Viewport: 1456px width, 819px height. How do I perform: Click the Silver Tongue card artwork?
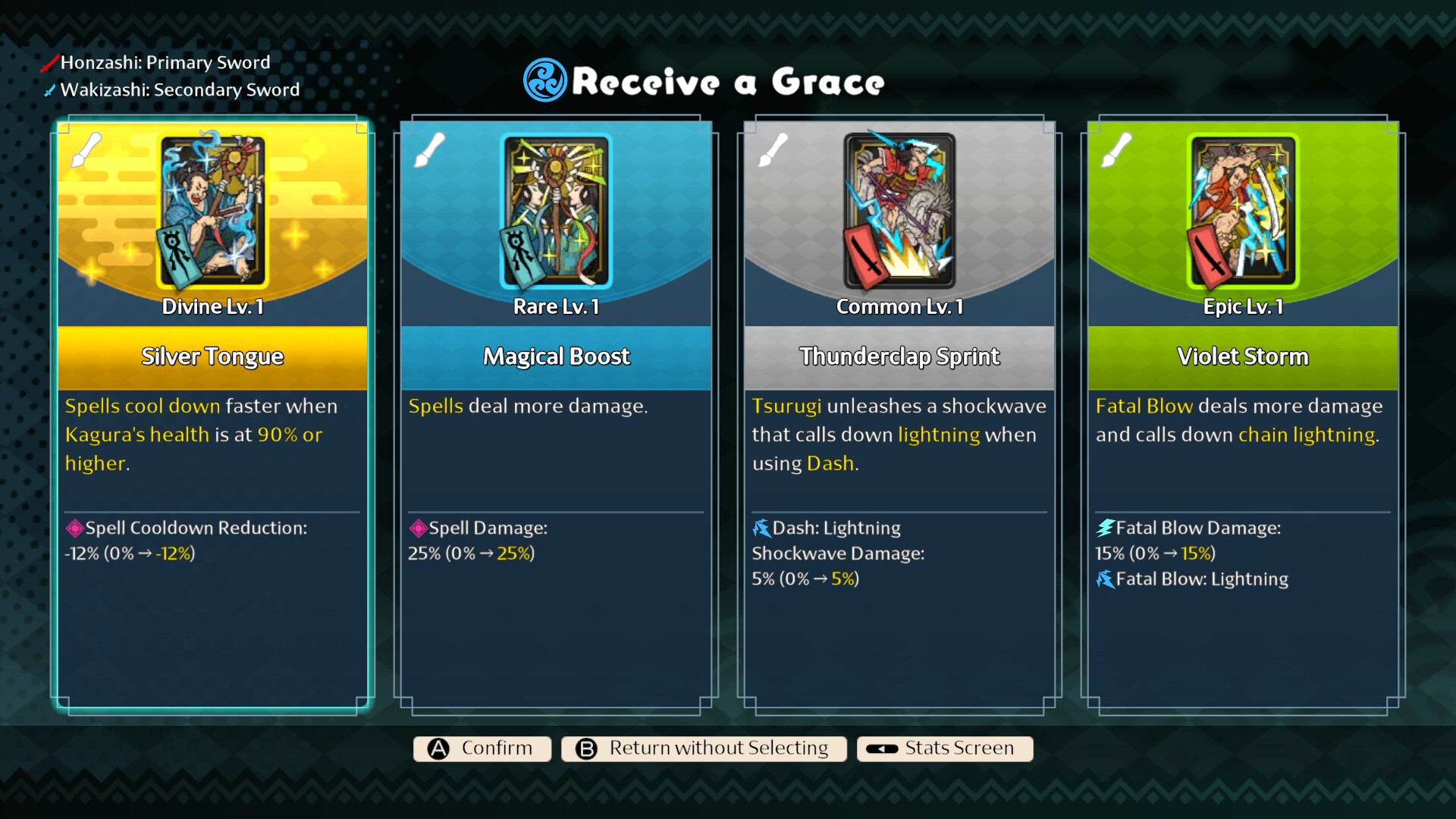click(x=212, y=211)
